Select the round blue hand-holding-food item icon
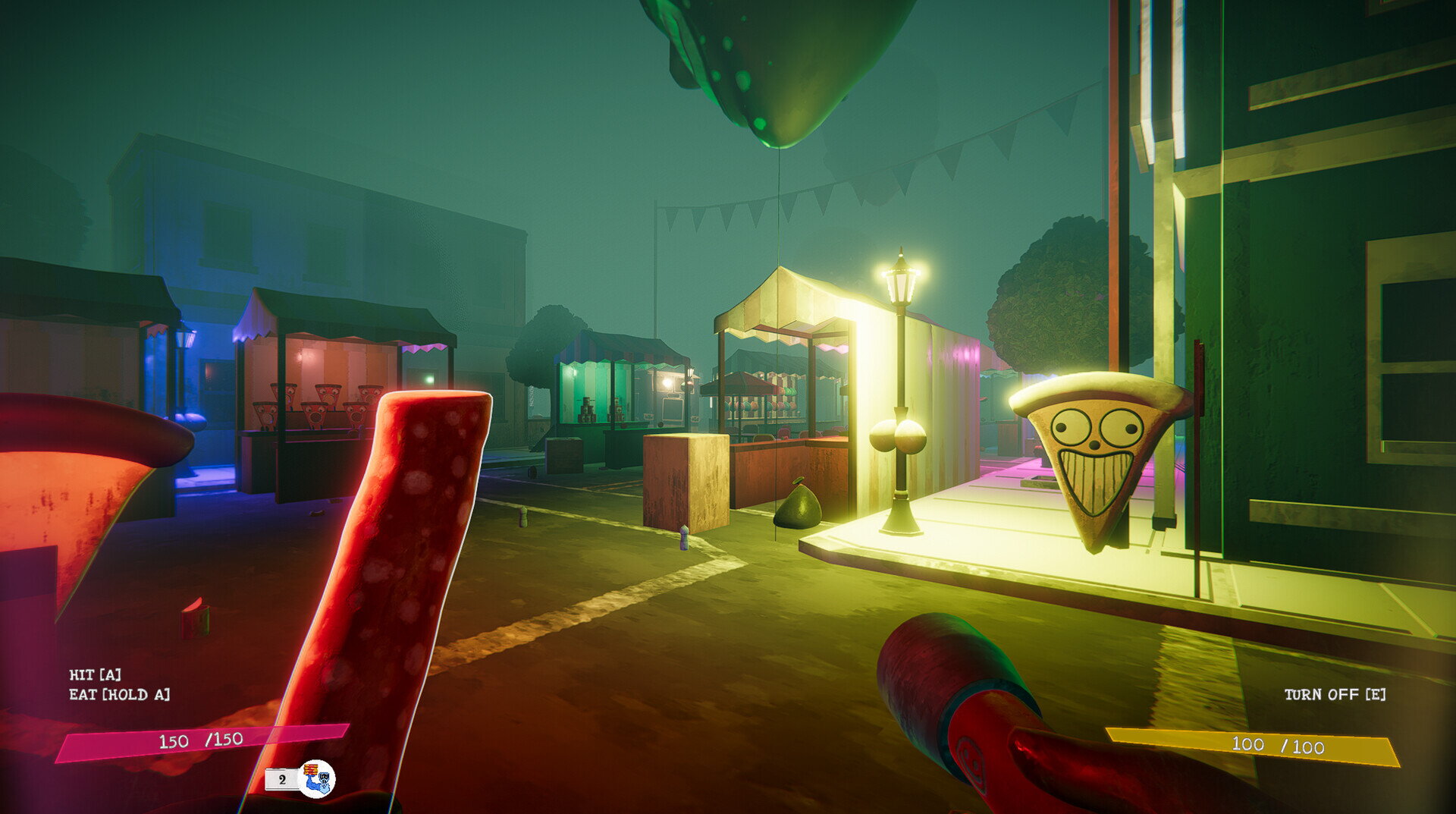 click(316, 778)
